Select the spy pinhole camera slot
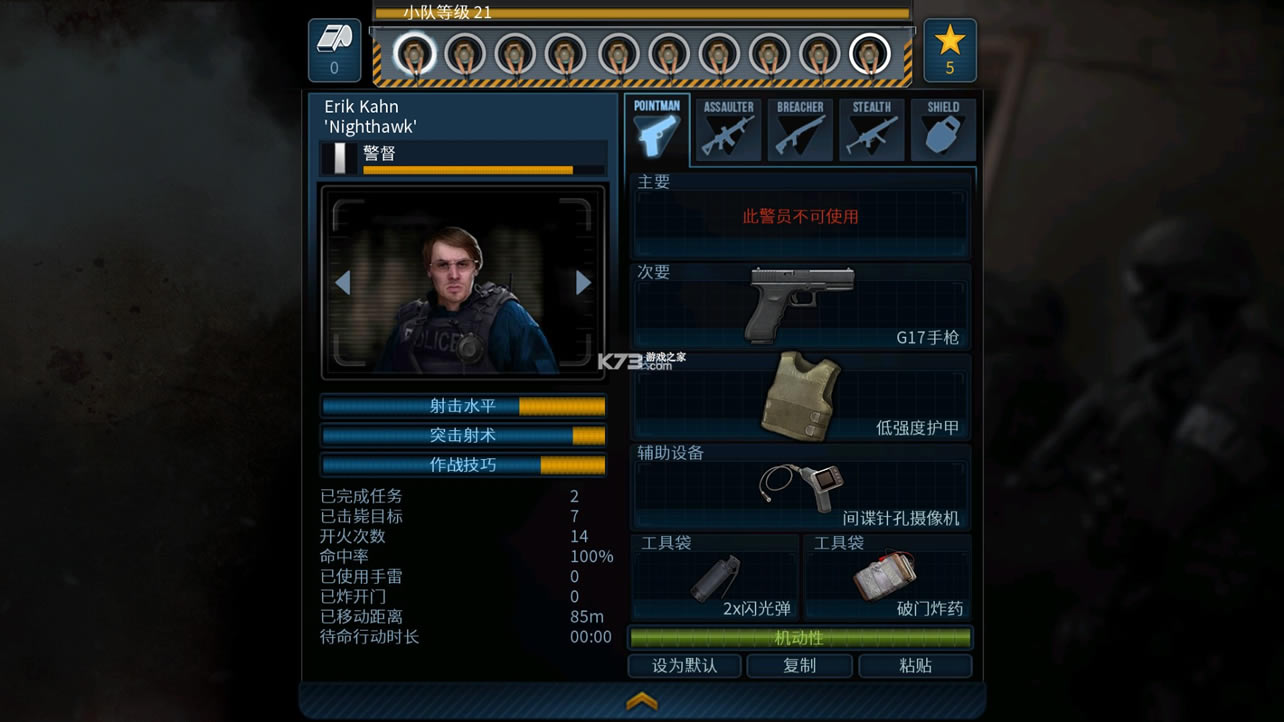Image resolution: width=1284 pixels, height=722 pixels. click(x=801, y=487)
